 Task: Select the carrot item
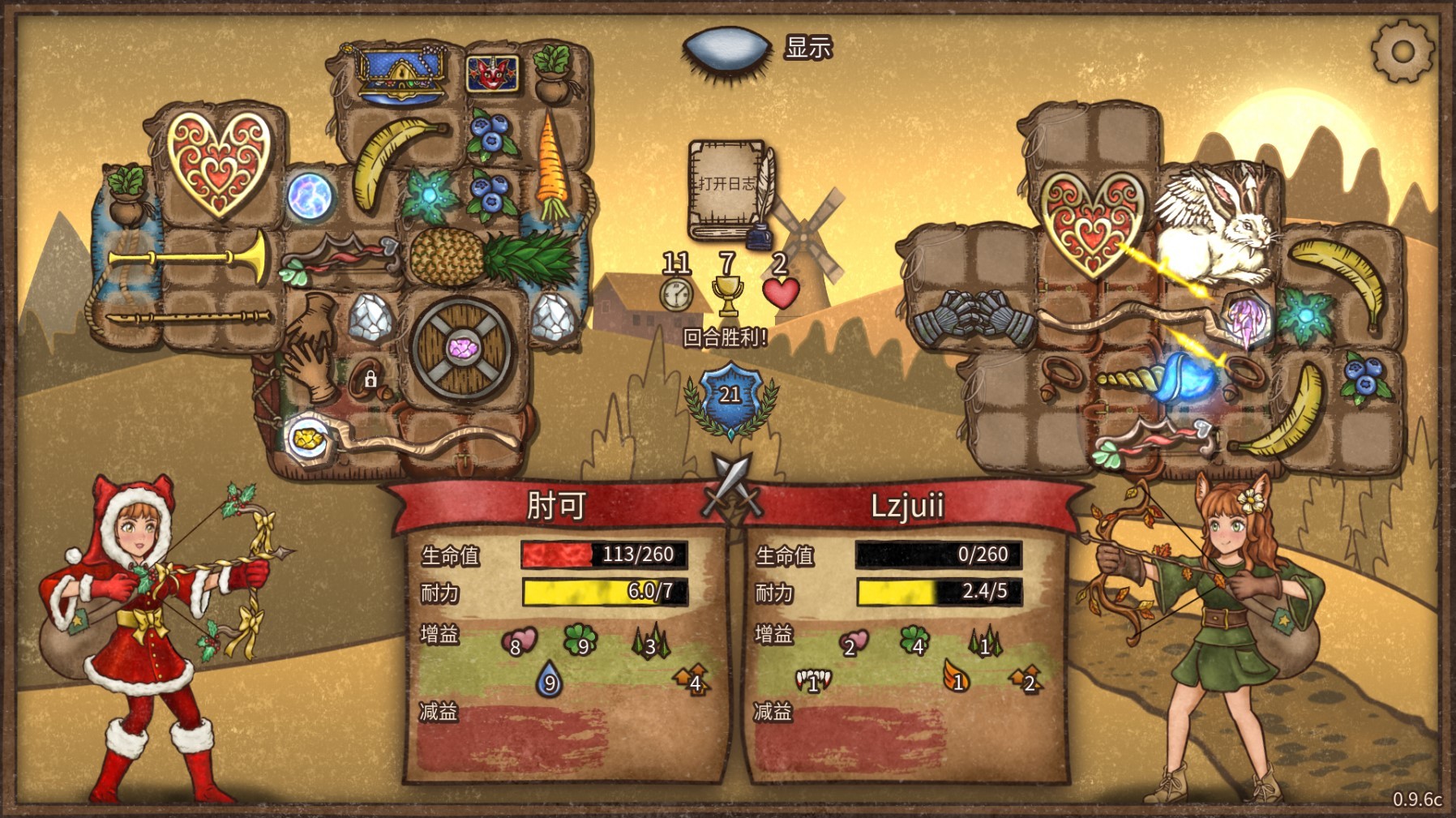553,167
